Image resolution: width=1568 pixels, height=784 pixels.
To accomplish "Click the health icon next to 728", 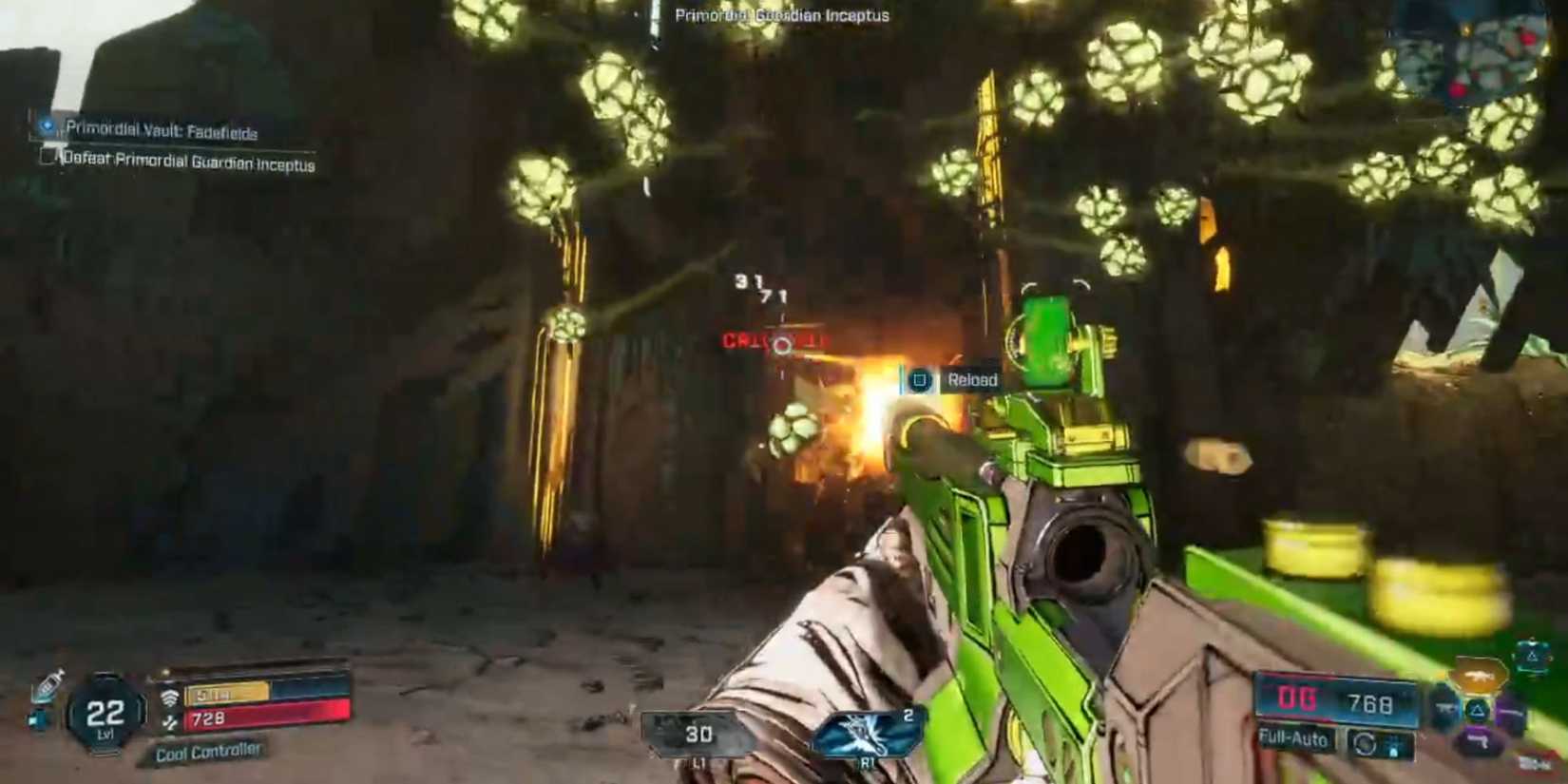I will click(171, 721).
